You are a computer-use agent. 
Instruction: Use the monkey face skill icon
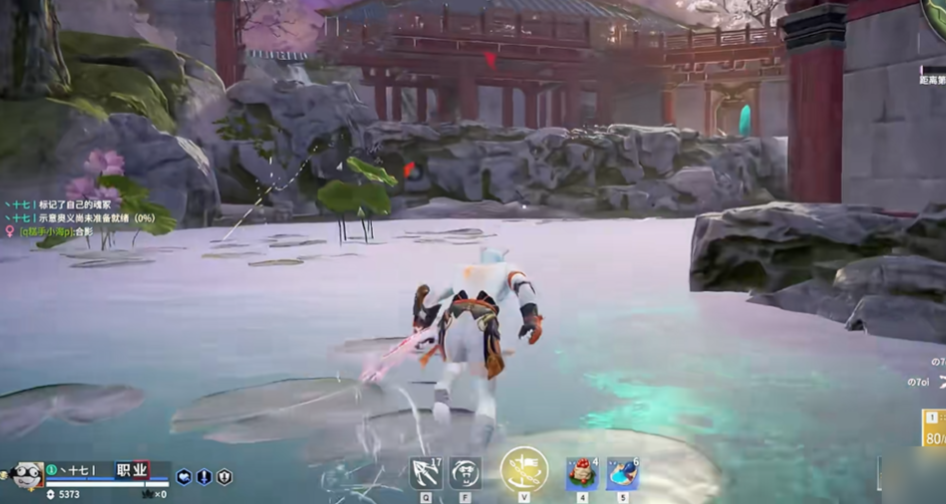pos(464,472)
